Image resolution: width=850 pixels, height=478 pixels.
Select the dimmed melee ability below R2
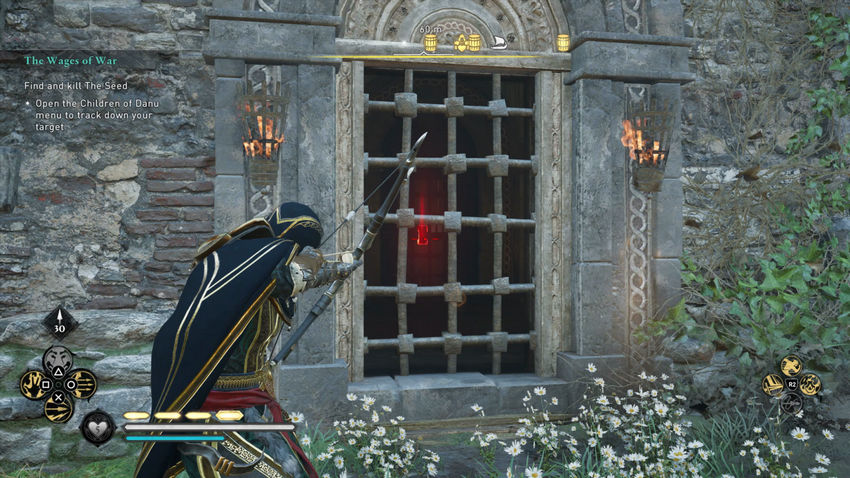click(790, 403)
